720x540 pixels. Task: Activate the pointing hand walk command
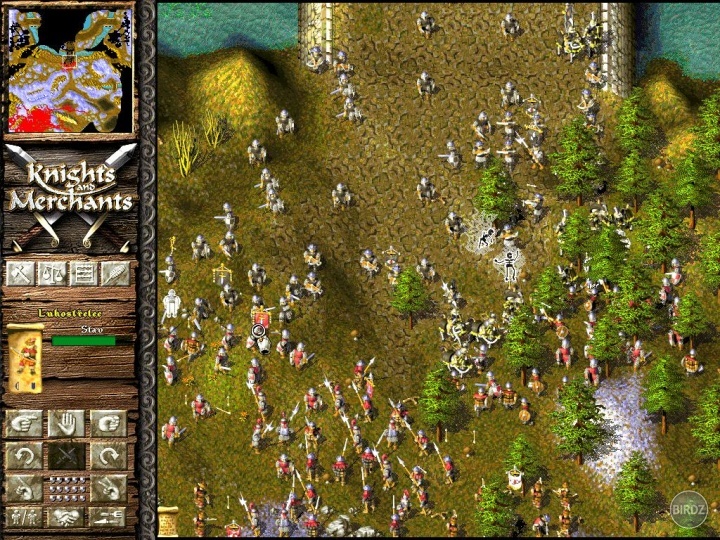tap(23, 423)
